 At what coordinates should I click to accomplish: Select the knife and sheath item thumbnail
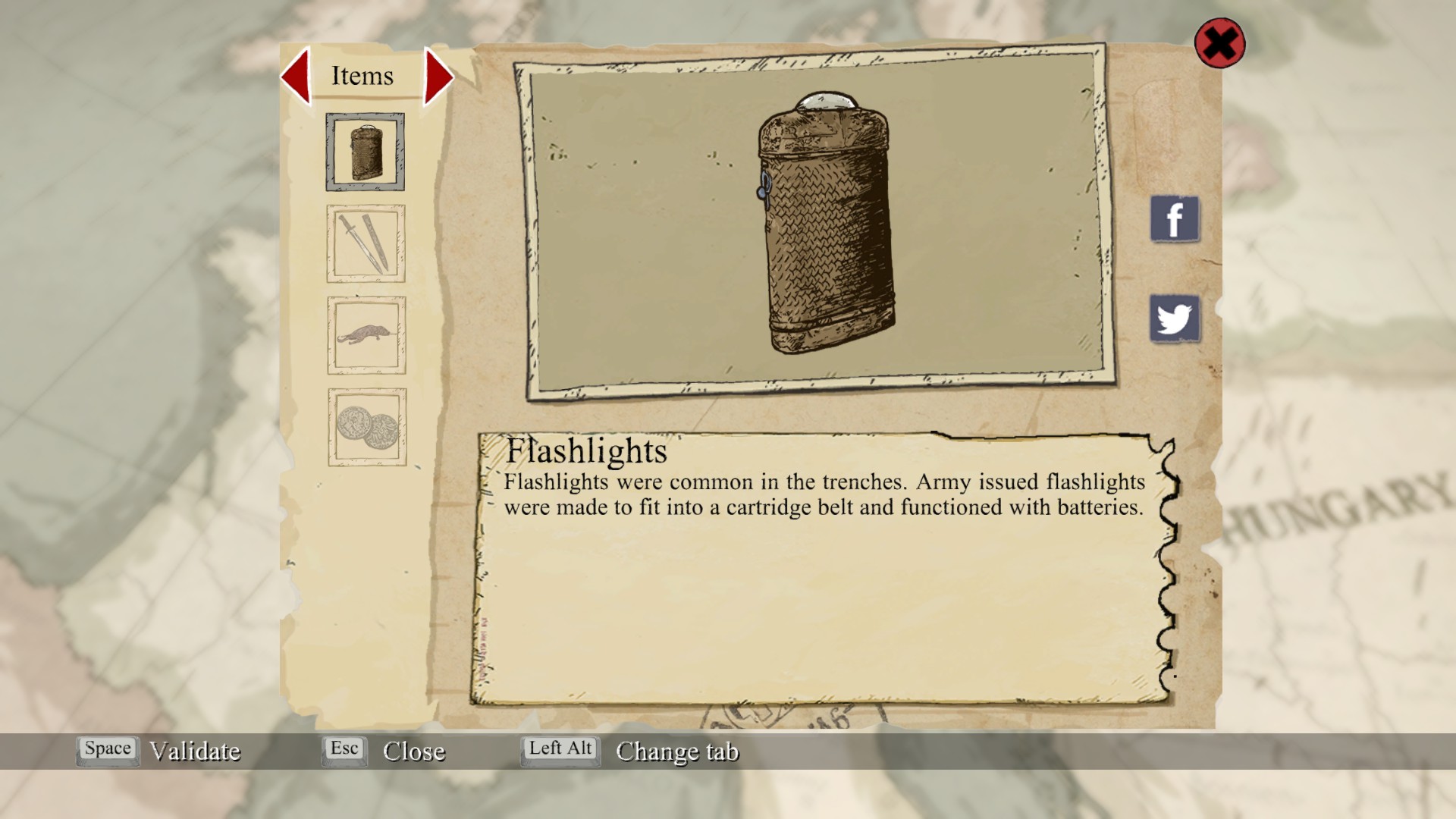(x=366, y=243)
